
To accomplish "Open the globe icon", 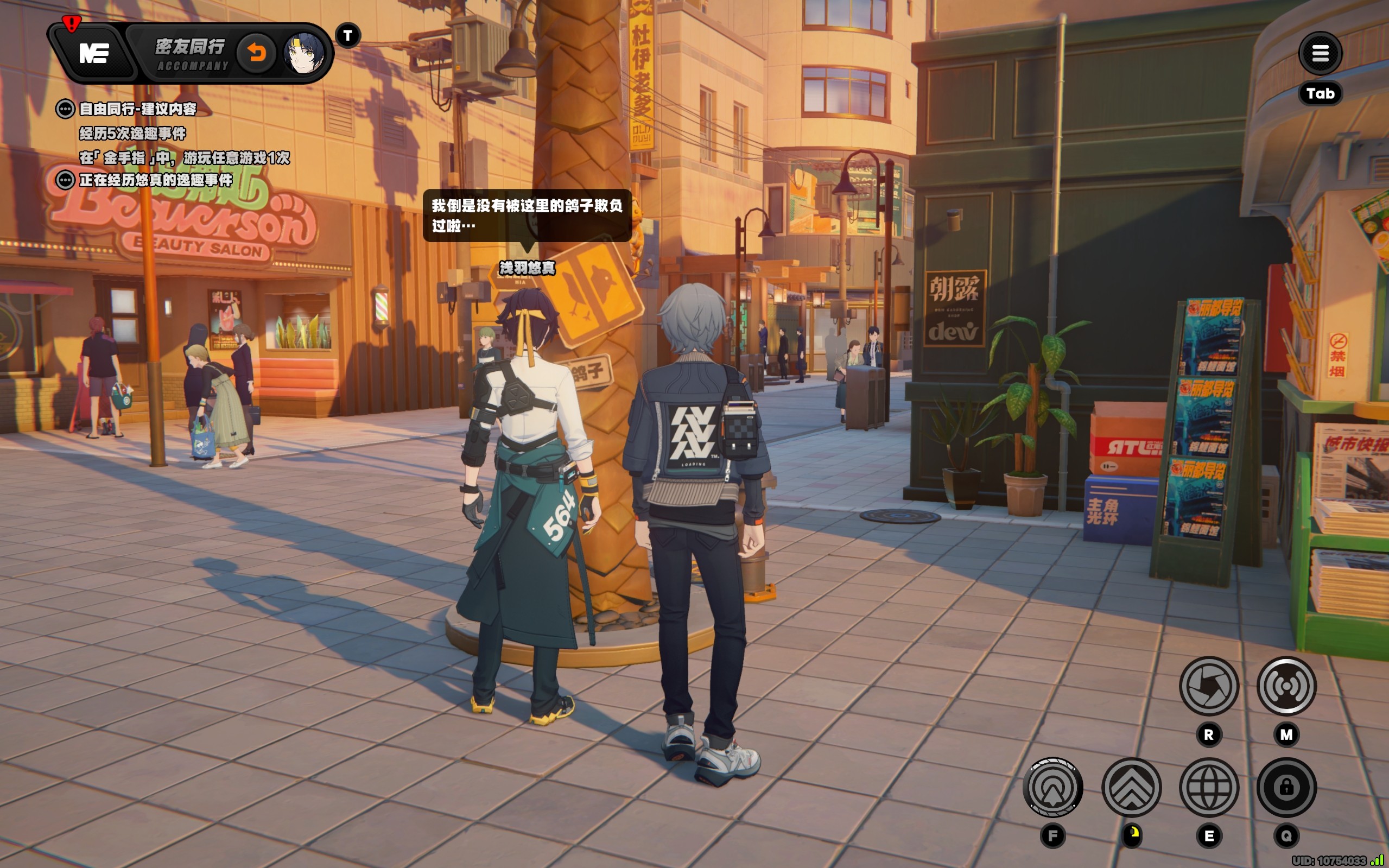I will point(1209,787).
